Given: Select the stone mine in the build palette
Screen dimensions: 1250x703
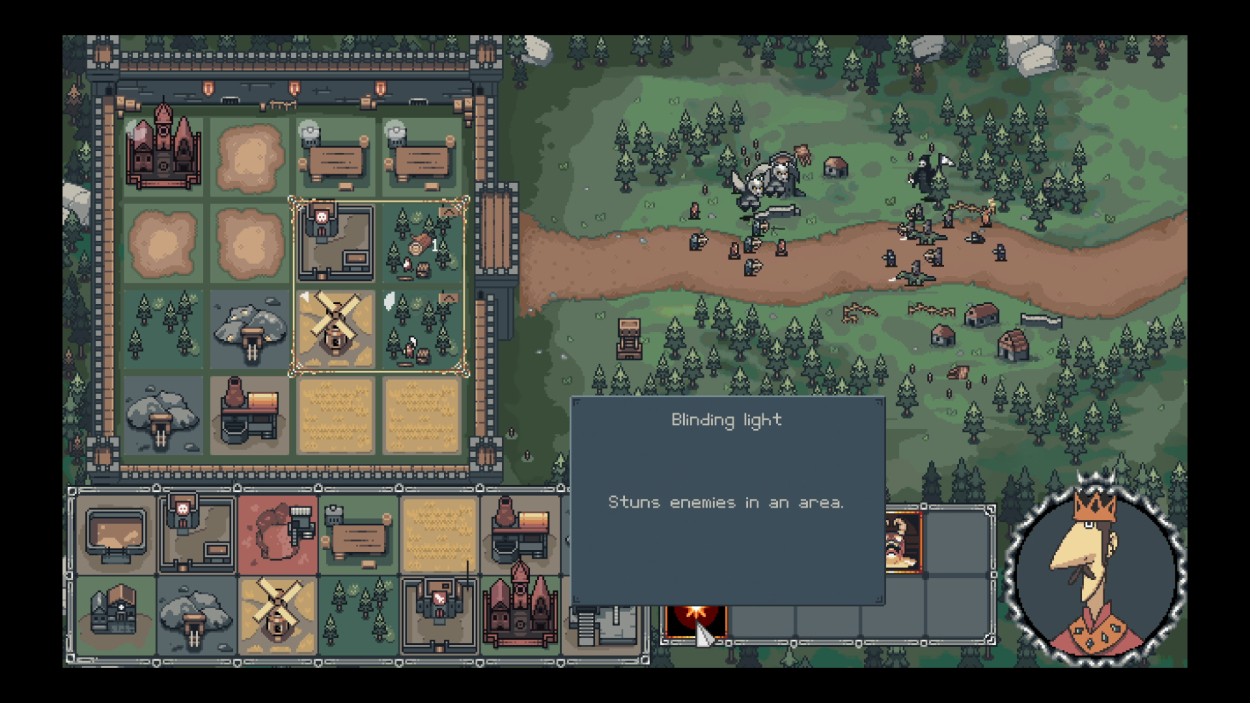Looking at the screenshot, I should click(x=197, y=616).
